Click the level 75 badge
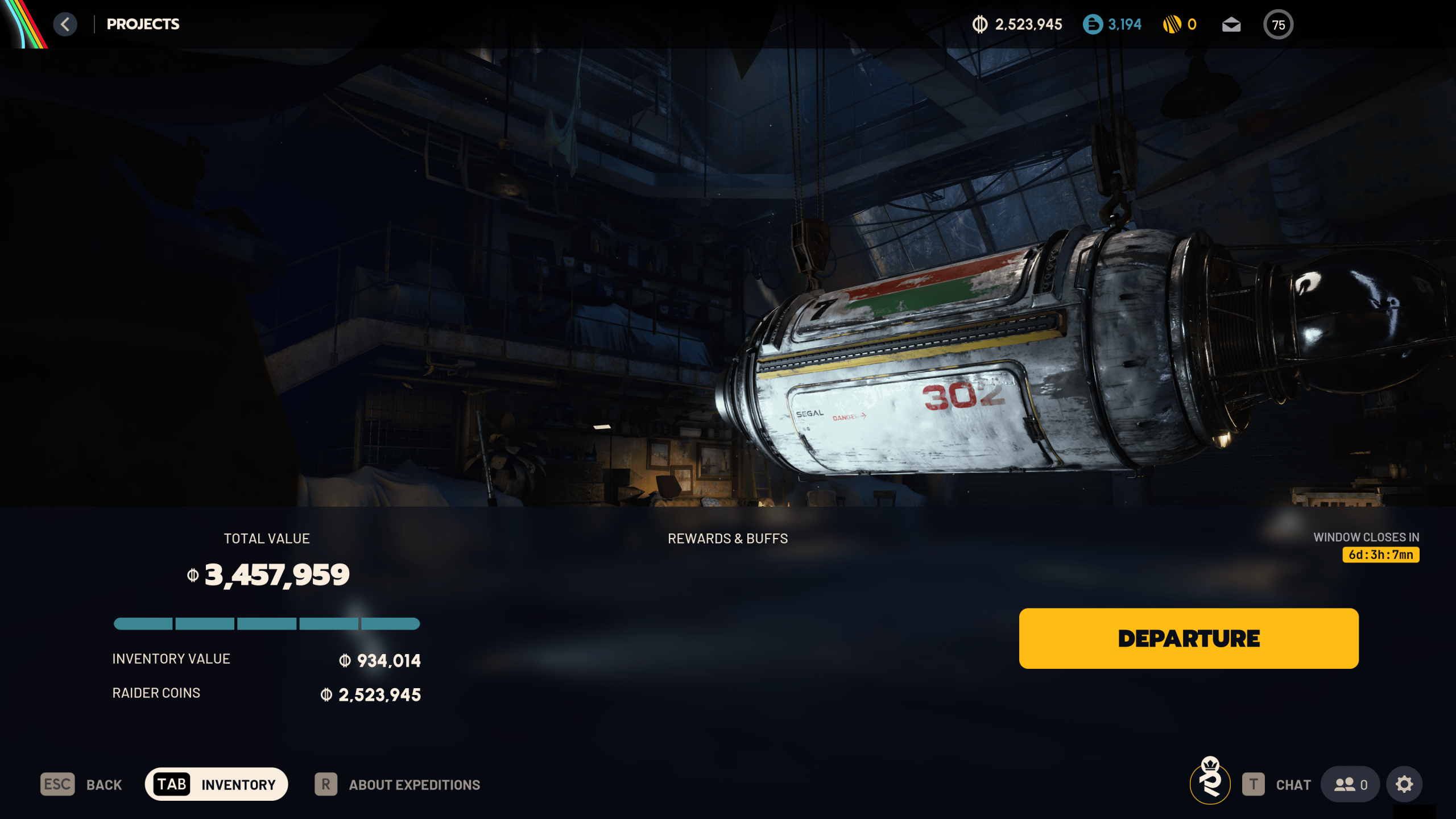 [1278, 24]
